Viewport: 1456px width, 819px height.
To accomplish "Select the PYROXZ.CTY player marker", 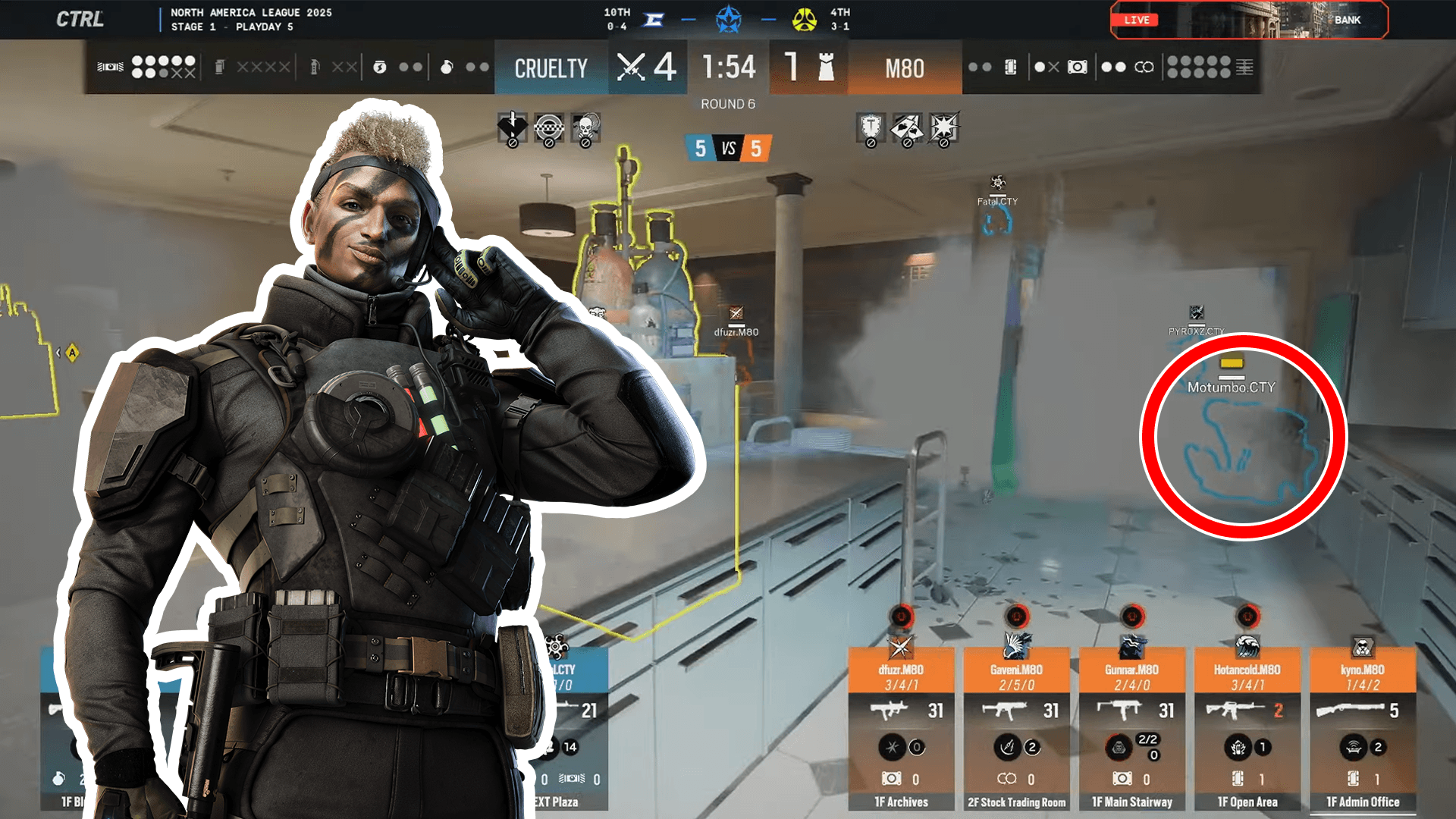I will point(1196,331).
